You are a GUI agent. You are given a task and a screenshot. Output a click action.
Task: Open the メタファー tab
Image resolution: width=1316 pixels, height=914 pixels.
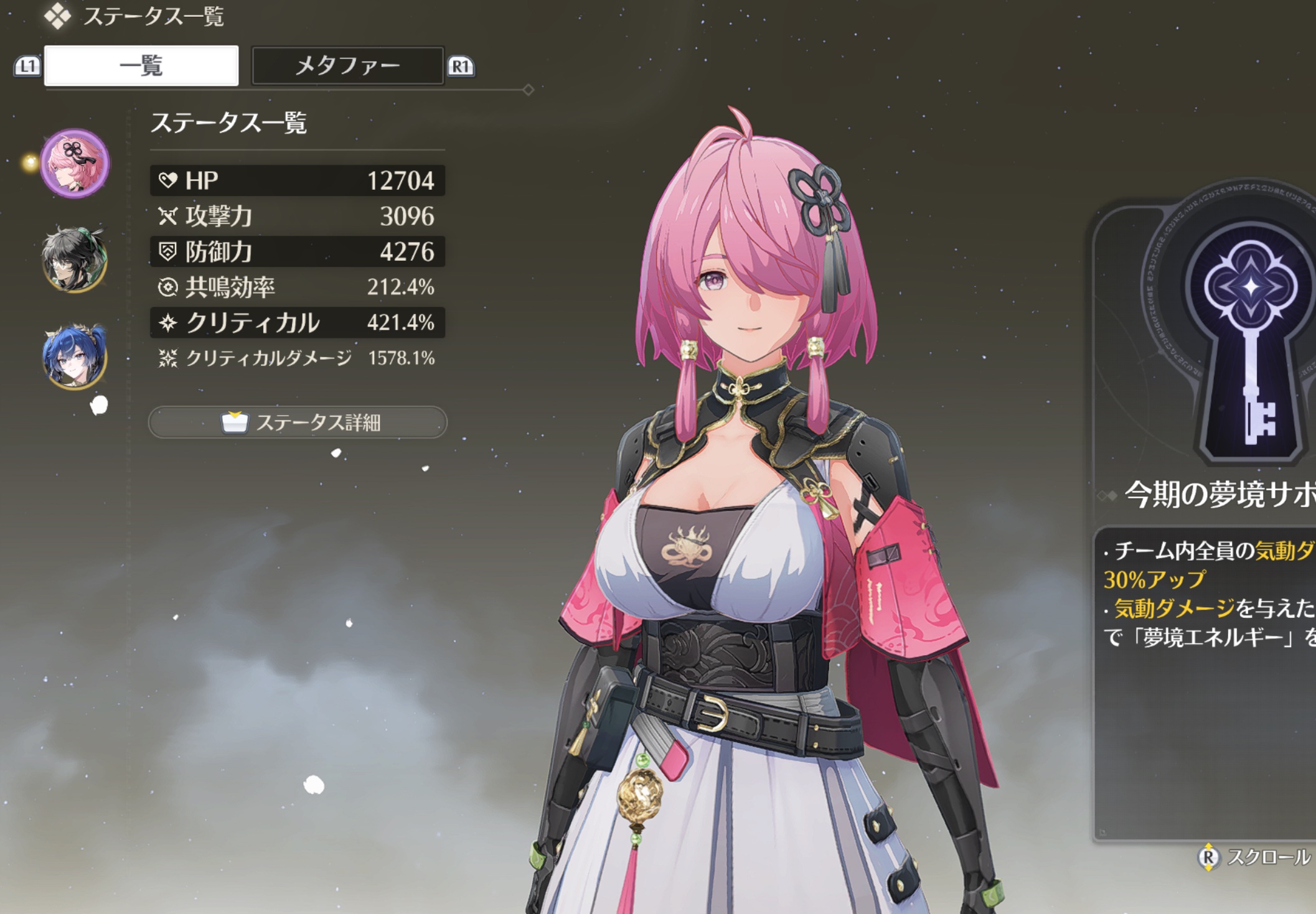click(347, 65)
